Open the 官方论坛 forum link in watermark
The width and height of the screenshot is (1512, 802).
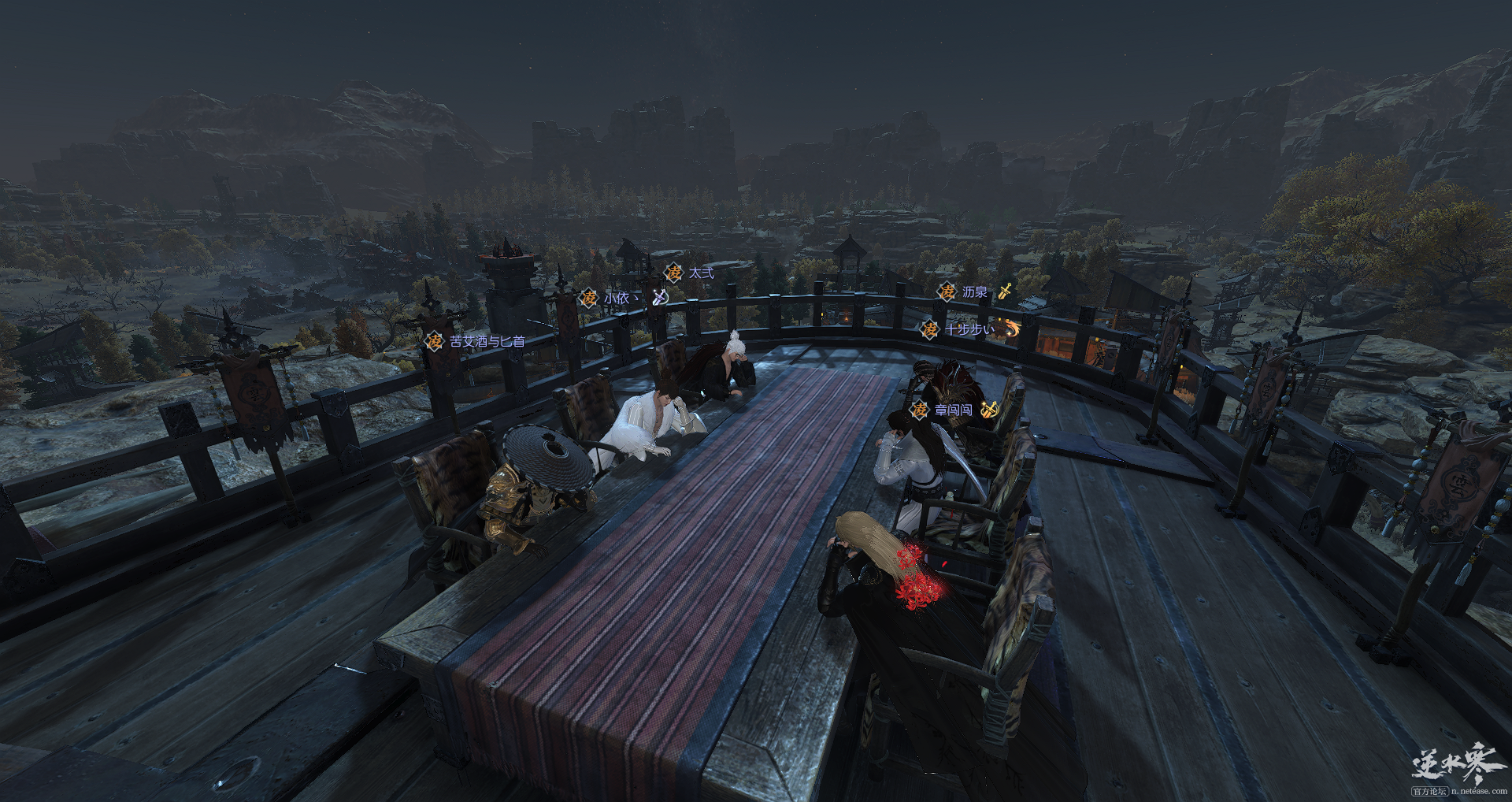pos(1429,791)
